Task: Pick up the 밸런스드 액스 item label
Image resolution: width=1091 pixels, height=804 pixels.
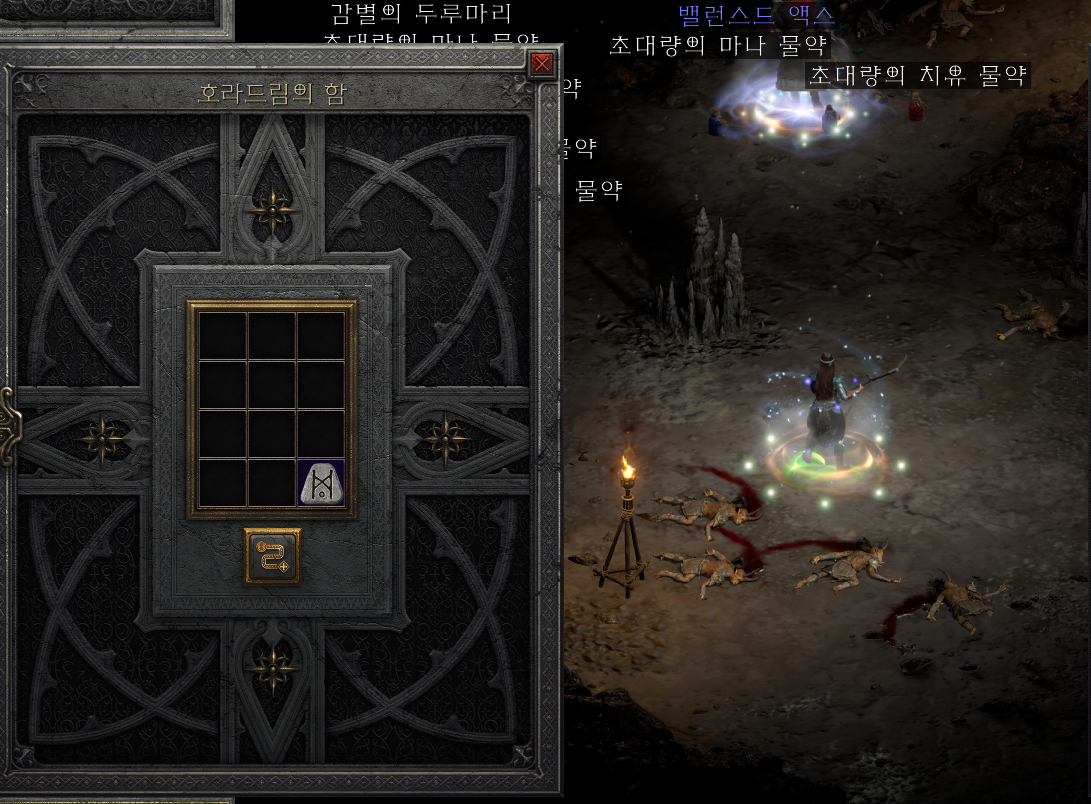Action: tap(756, 15)
